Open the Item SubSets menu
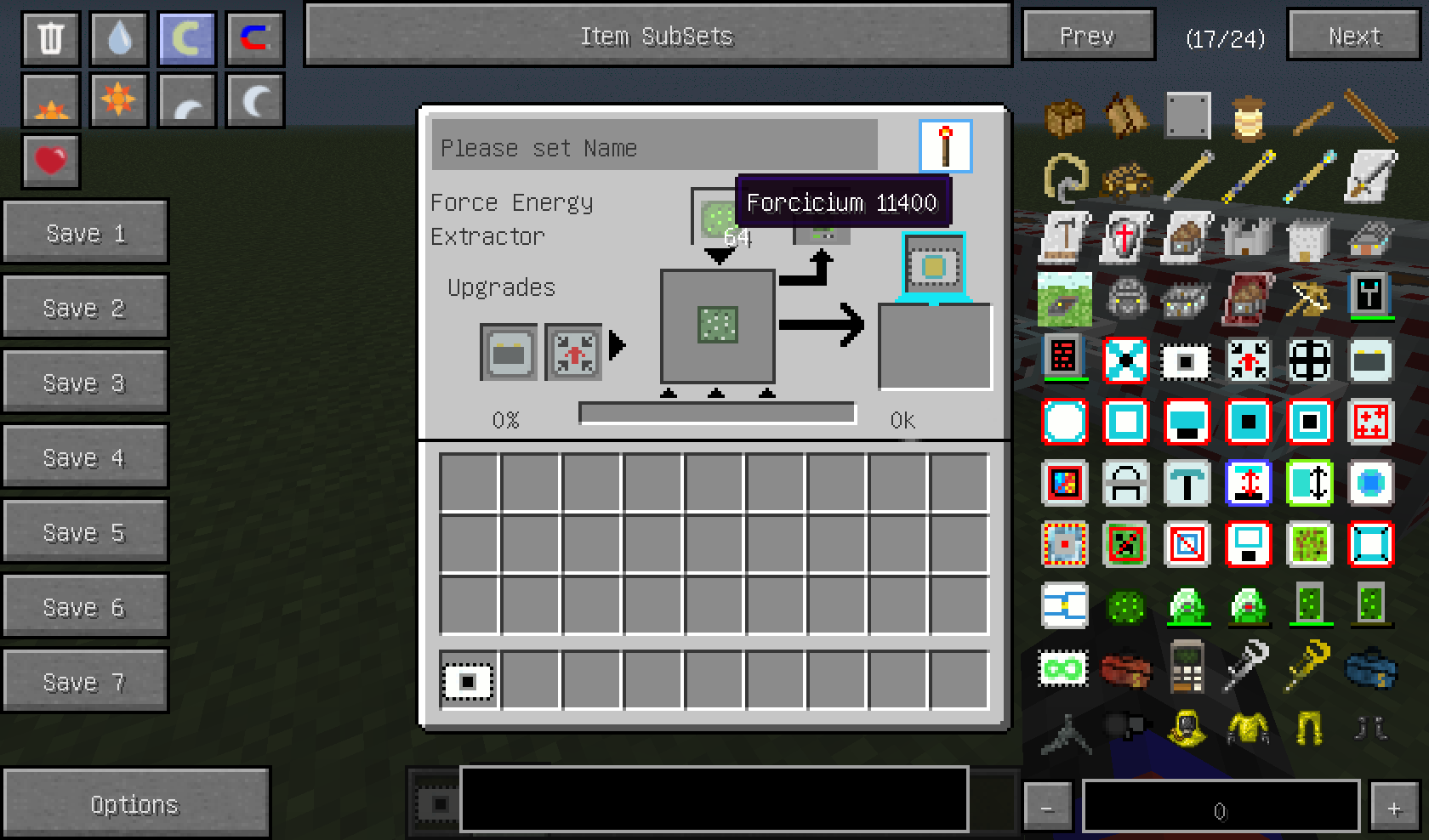The height and width of the screenshot is (840, 1429). pos(655,36)
